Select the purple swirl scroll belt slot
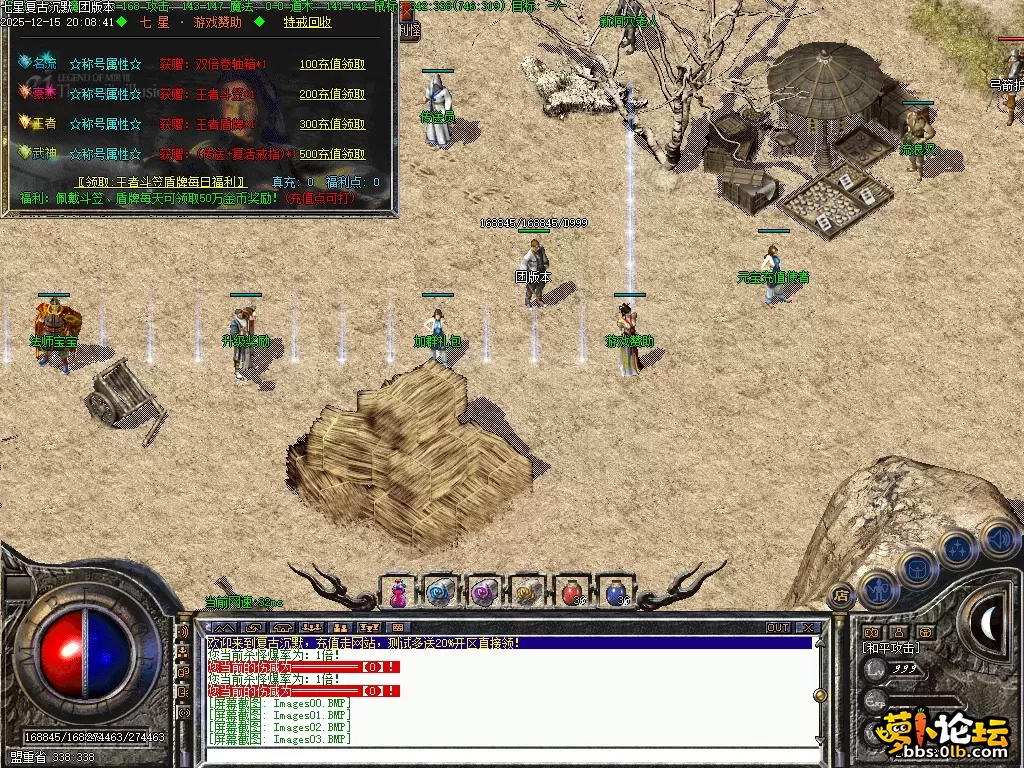This screenshot has width=1024, height=768. coord(485,593)
